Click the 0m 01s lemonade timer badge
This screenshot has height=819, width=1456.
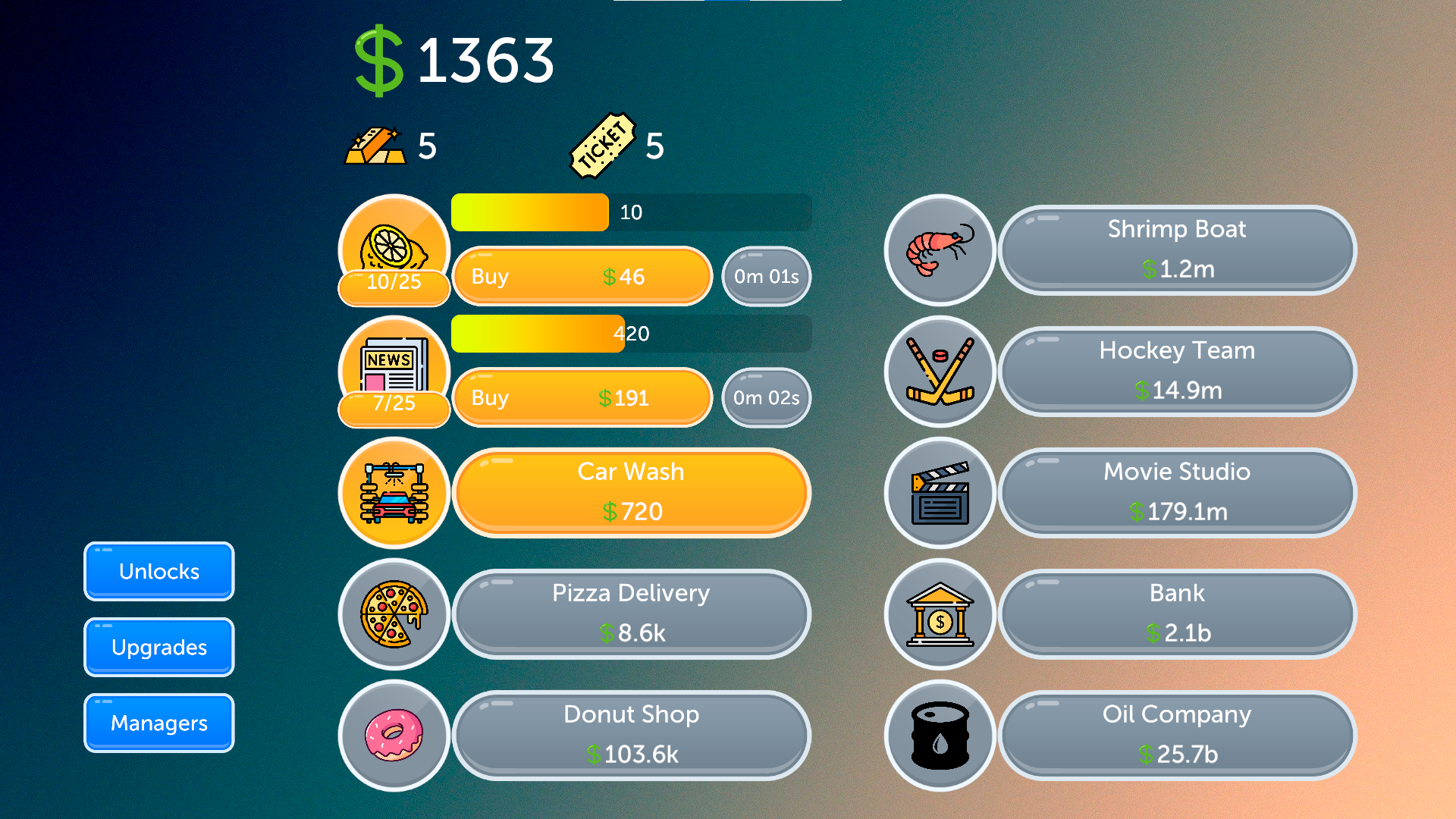(x=765, y=277)
